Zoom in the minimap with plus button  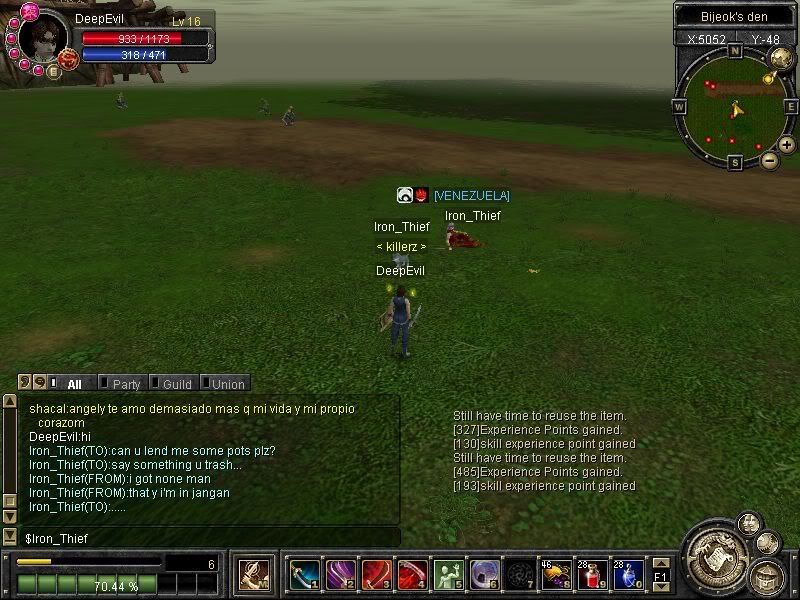[x=787, y=145]
